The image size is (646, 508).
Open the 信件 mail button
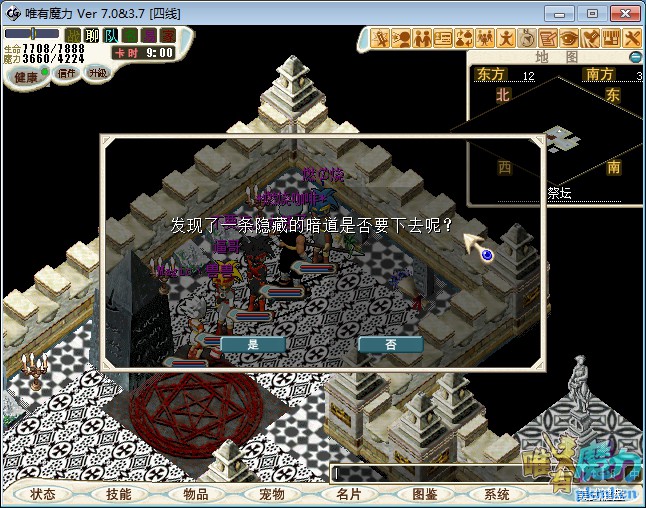coord(68,73)
